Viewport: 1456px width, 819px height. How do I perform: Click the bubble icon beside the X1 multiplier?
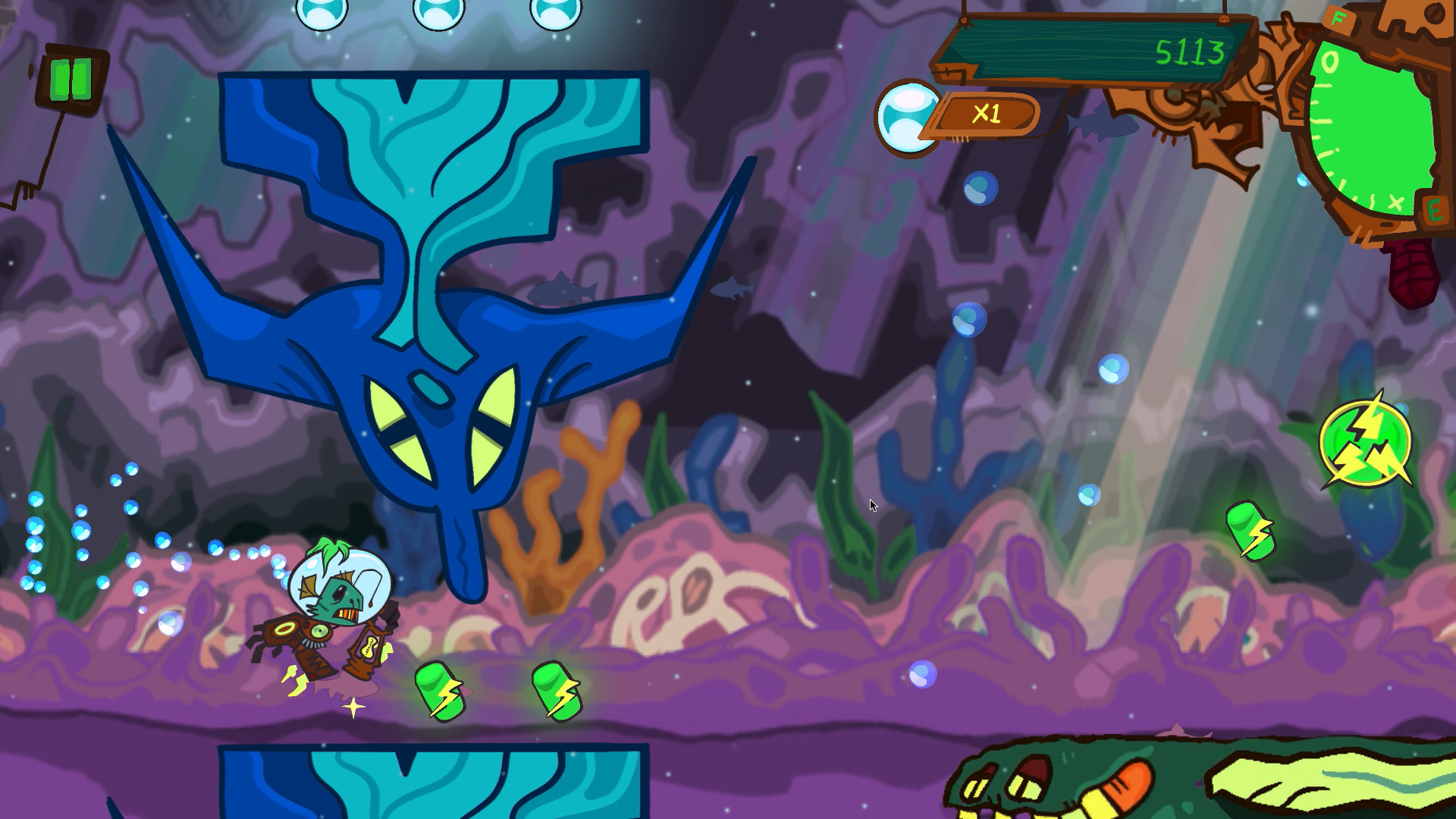pyautogui.click(x=908, y=118)
